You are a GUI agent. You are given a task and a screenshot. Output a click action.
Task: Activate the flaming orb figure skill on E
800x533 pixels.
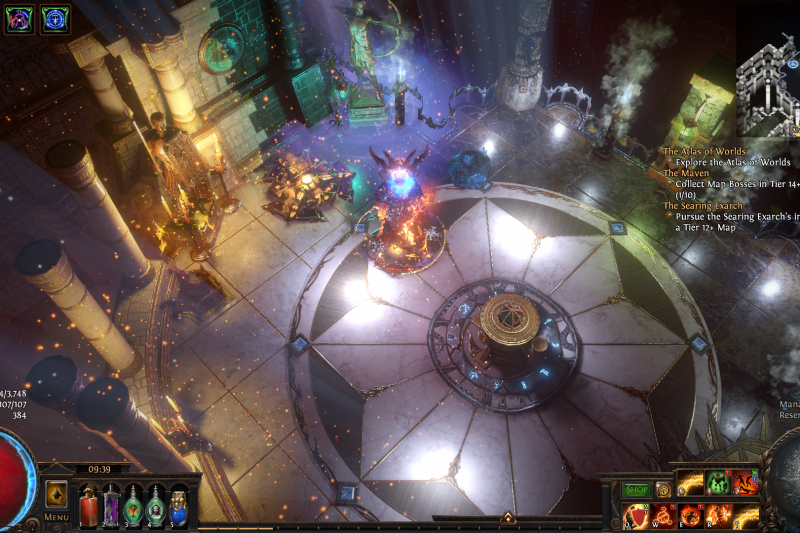coord(691,517)
